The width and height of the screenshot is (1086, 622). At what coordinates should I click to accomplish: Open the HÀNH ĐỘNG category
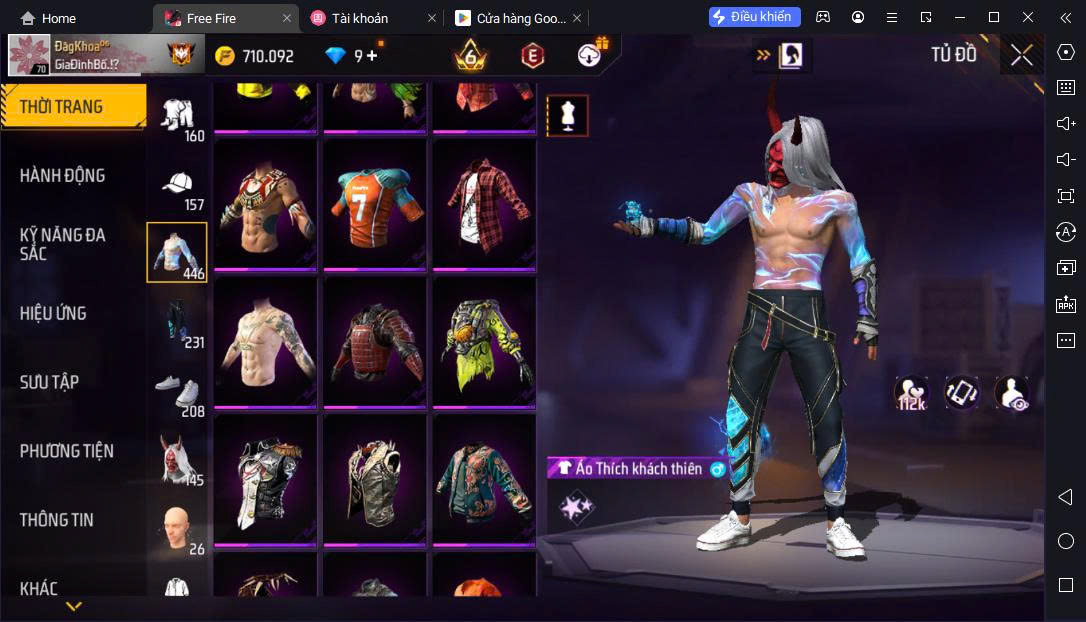[x=62, y=176]
